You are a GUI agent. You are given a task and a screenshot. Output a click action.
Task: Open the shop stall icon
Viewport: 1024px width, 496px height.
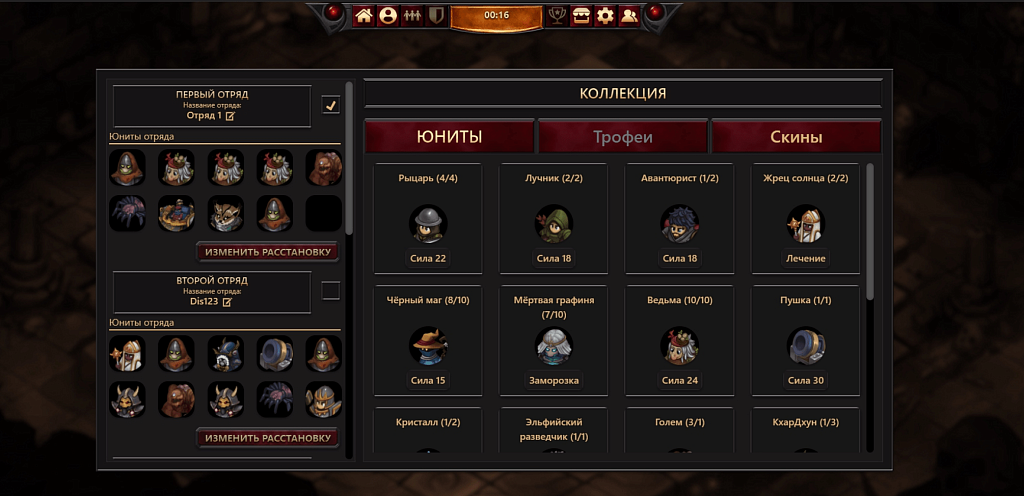tap(581, 15)
